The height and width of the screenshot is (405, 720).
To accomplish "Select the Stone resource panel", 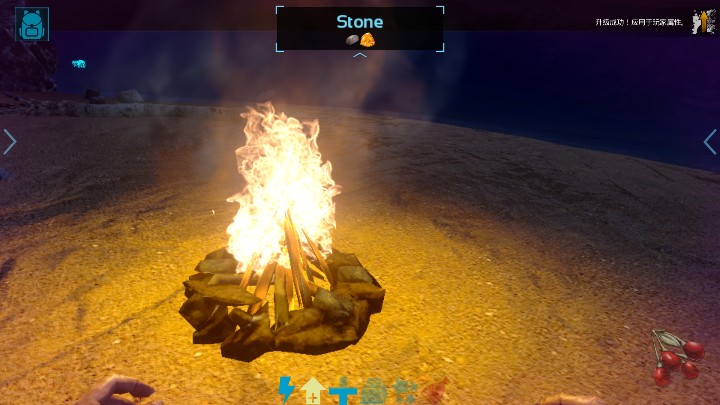I will tap(360, 28).
